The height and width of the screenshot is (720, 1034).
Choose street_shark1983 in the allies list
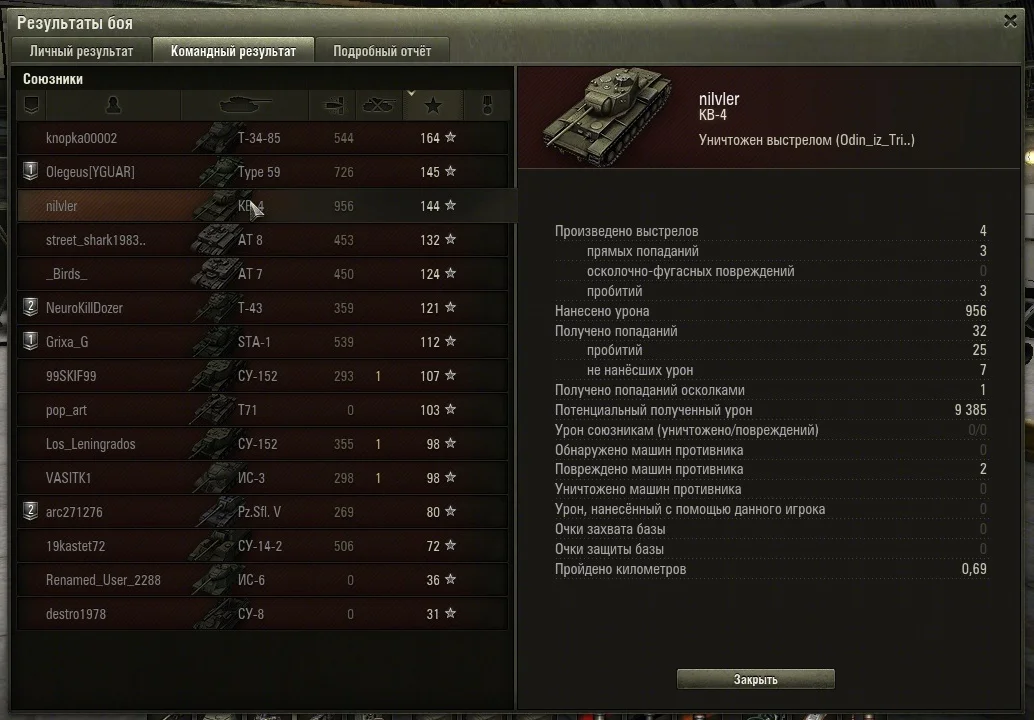click(96, 240)
